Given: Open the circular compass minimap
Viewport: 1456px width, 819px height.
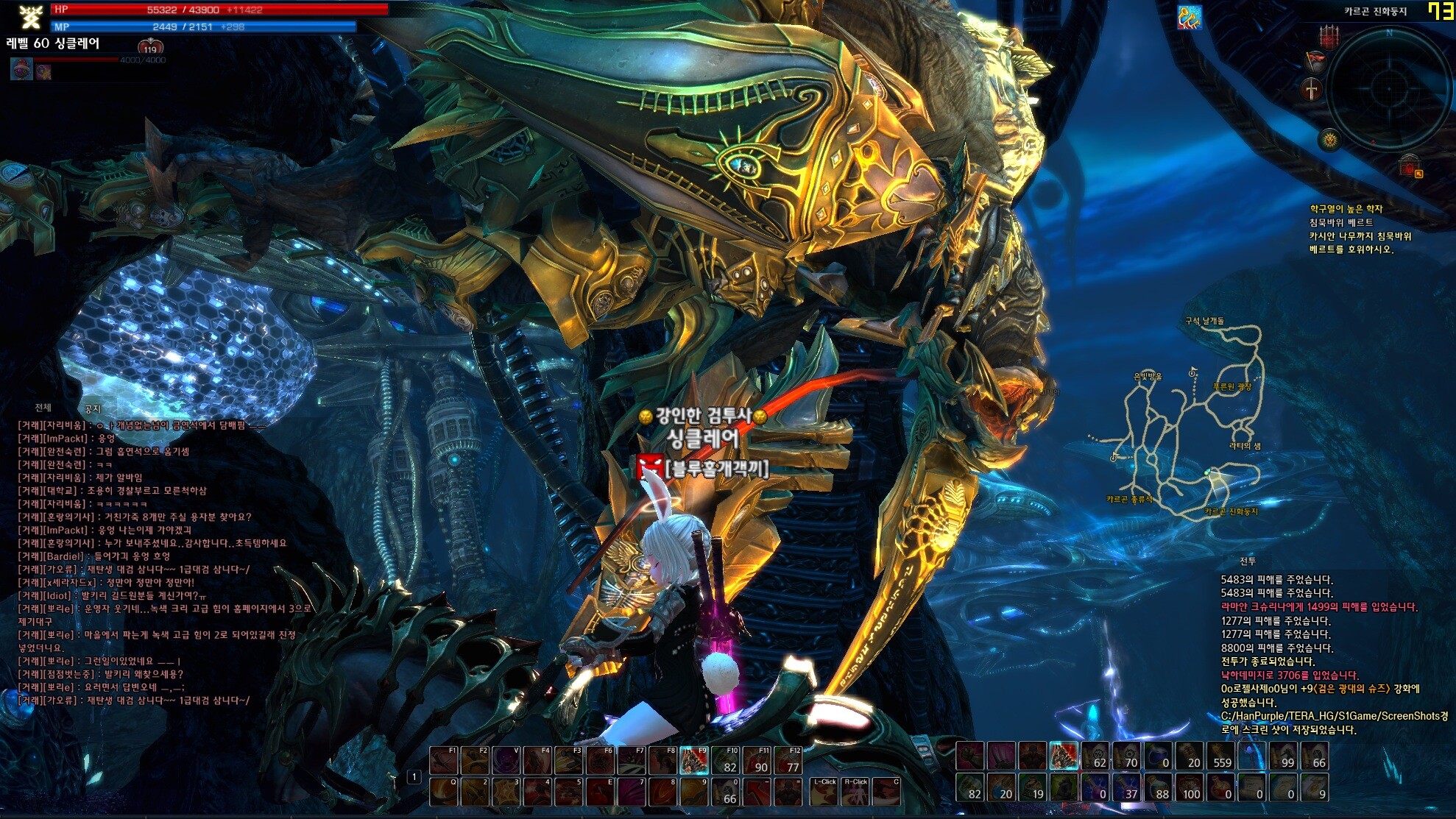Looking at the screenshot, I should pyautogui.click(x=1388, y=88).
